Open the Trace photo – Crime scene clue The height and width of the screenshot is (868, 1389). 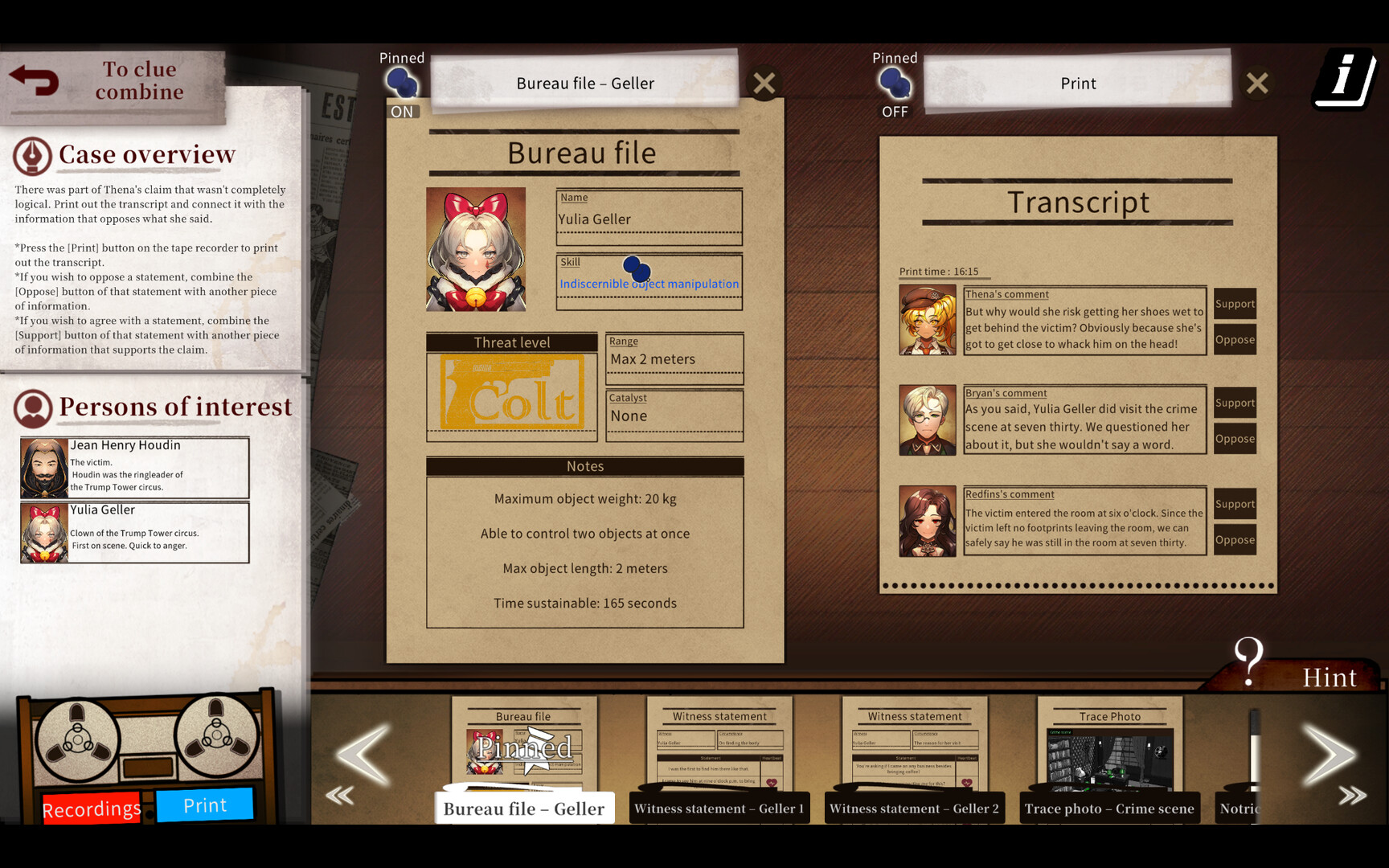(1108, 808)
